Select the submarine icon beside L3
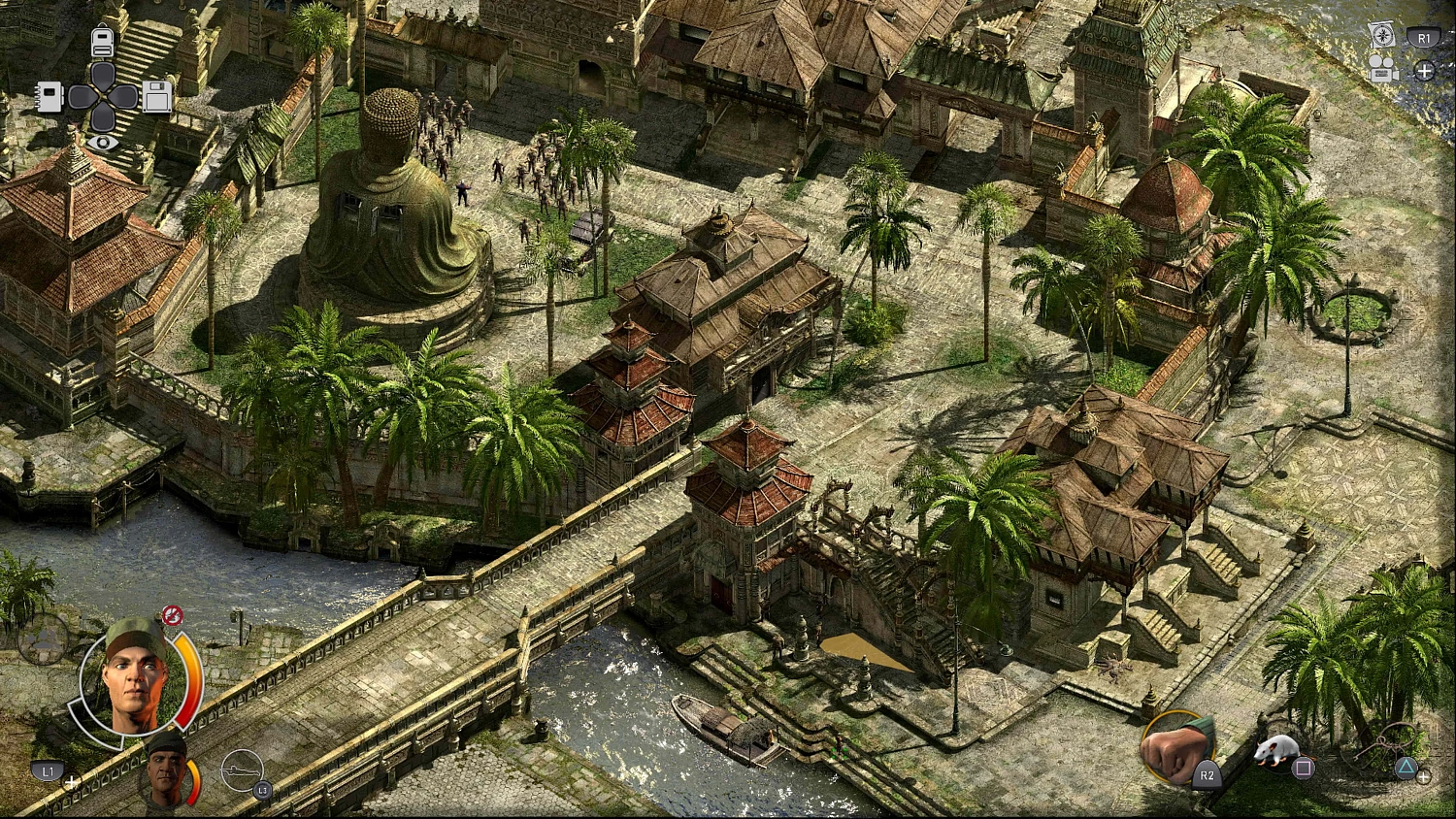This screenshot has height=819, width=1456. click(x=243, y=770)
